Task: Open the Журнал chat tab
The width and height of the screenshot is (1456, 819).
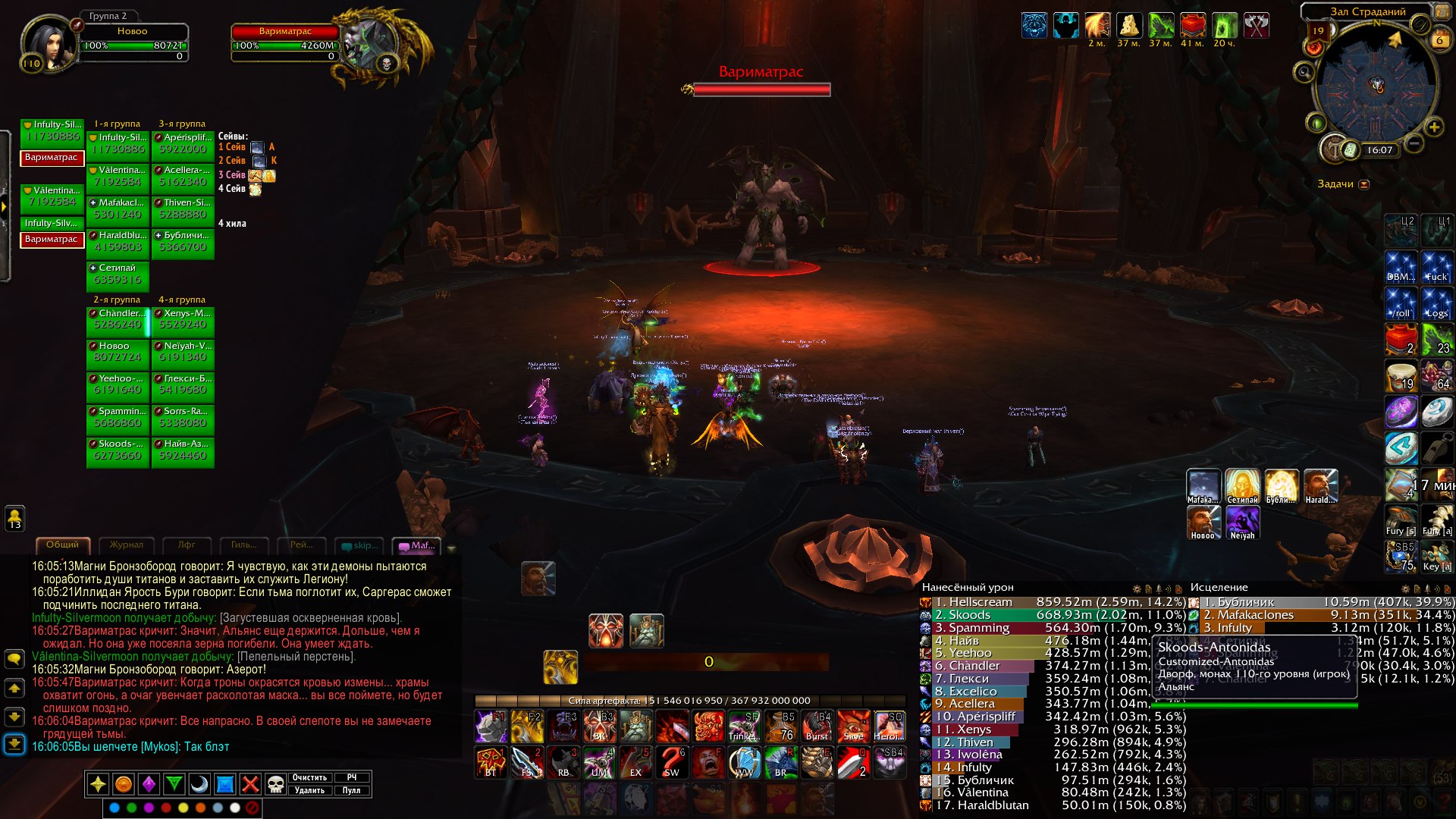Action: tap(126, 544)
